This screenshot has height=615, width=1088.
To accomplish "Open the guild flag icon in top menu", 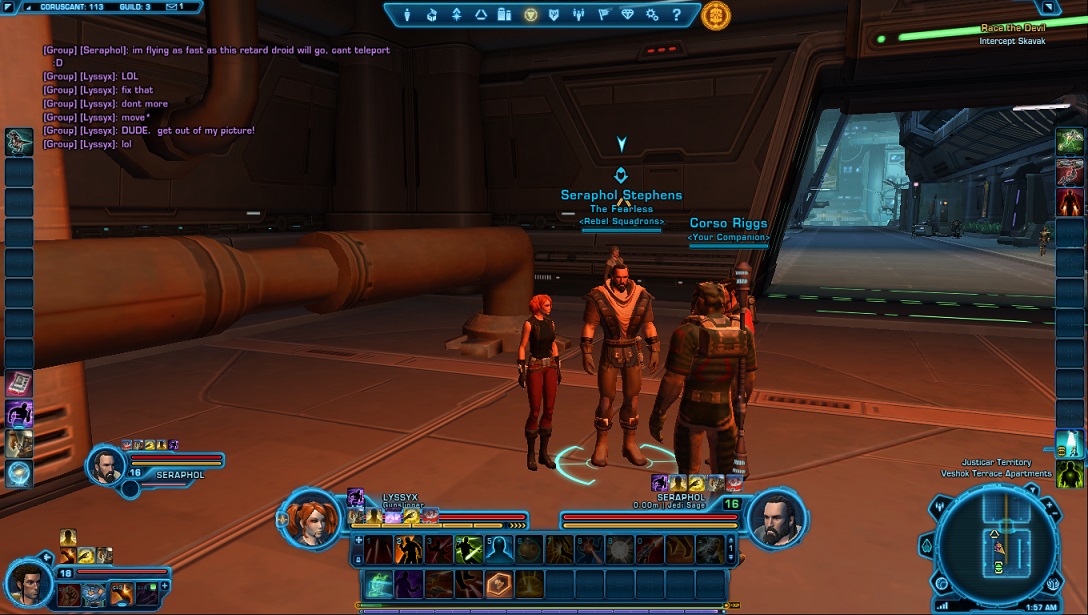I will tap(603, 15).
